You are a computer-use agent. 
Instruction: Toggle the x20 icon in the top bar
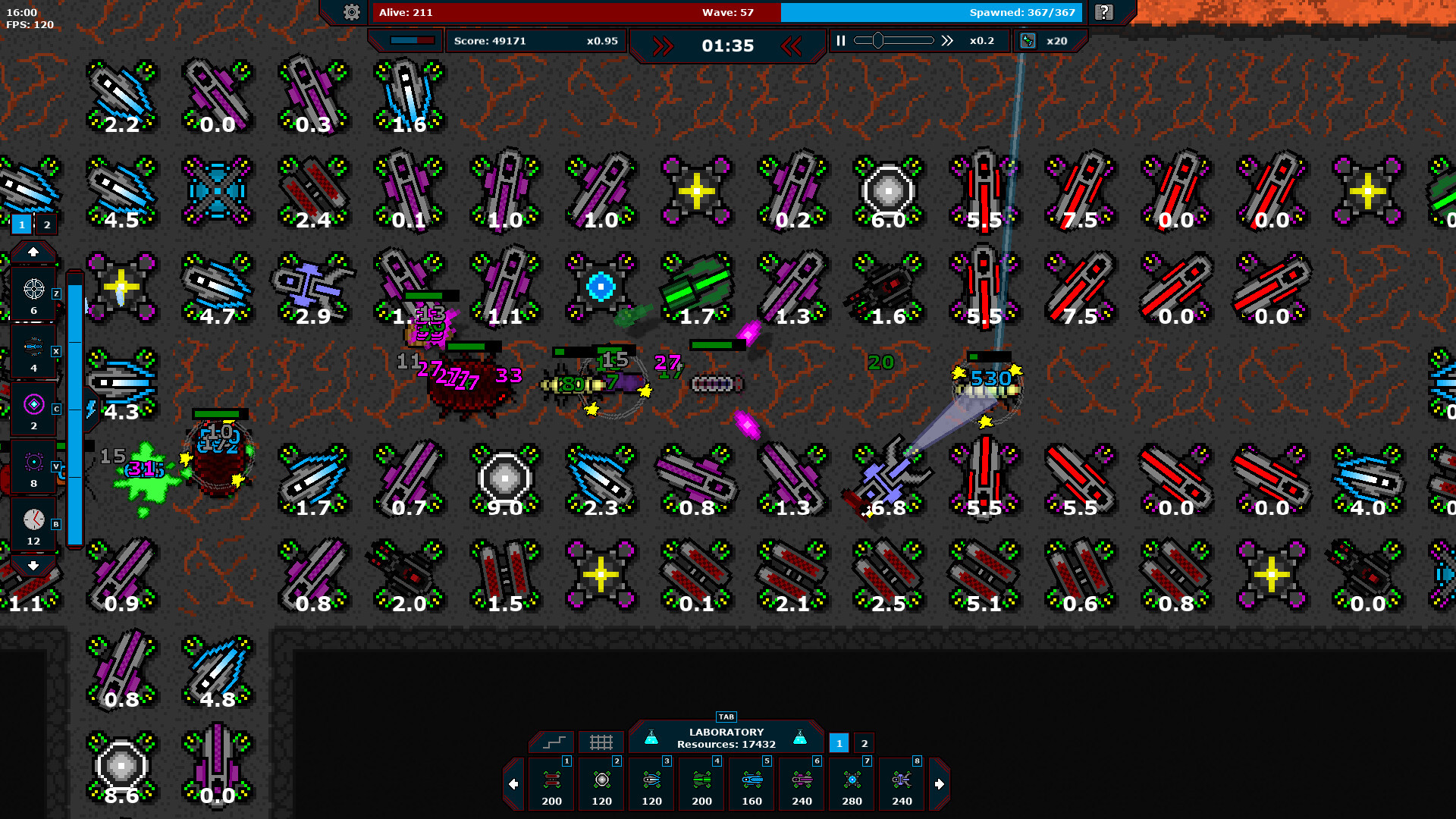(x=1028, y=41)
